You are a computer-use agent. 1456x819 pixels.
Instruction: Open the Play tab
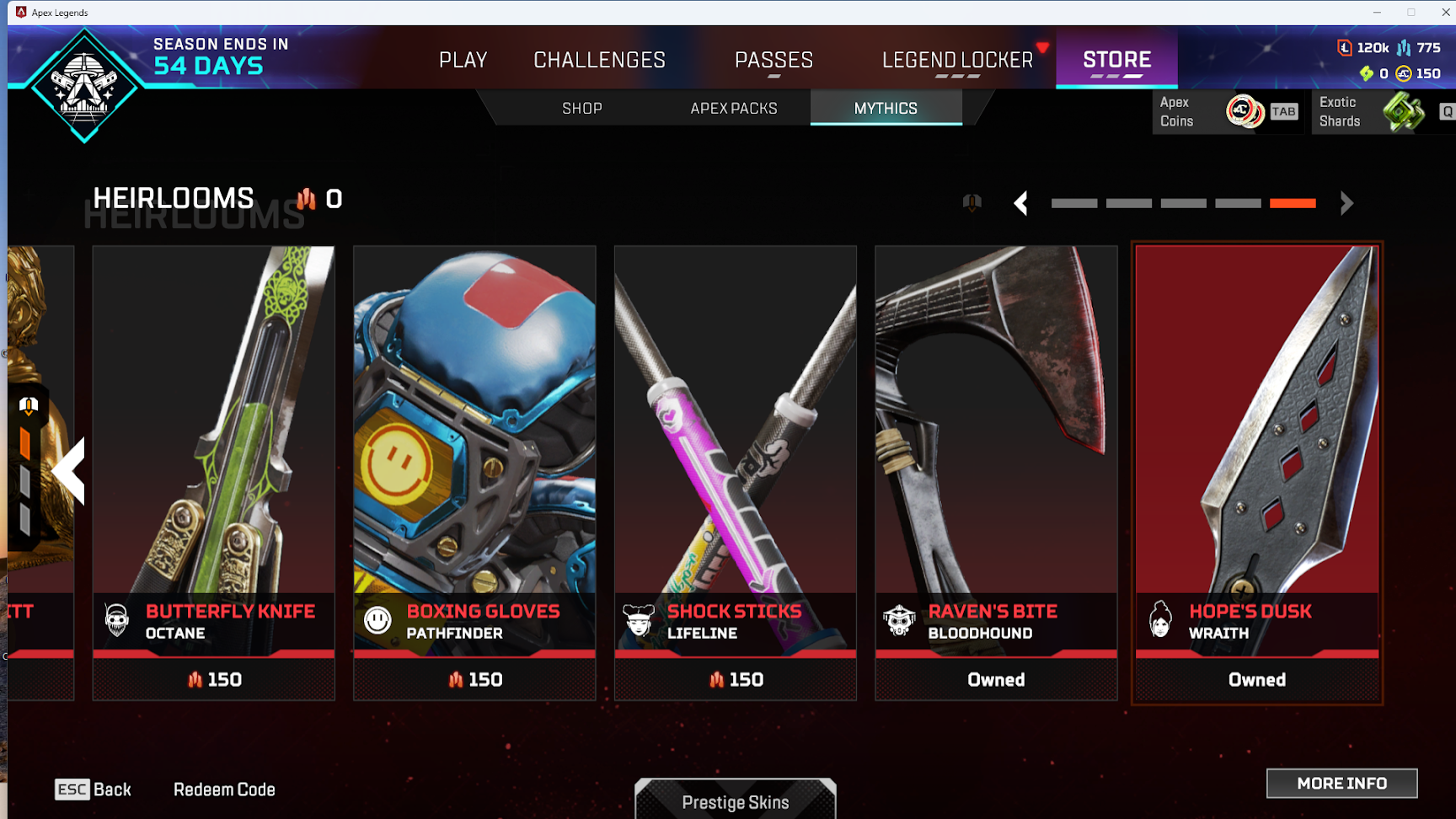[x=463, y=60]
